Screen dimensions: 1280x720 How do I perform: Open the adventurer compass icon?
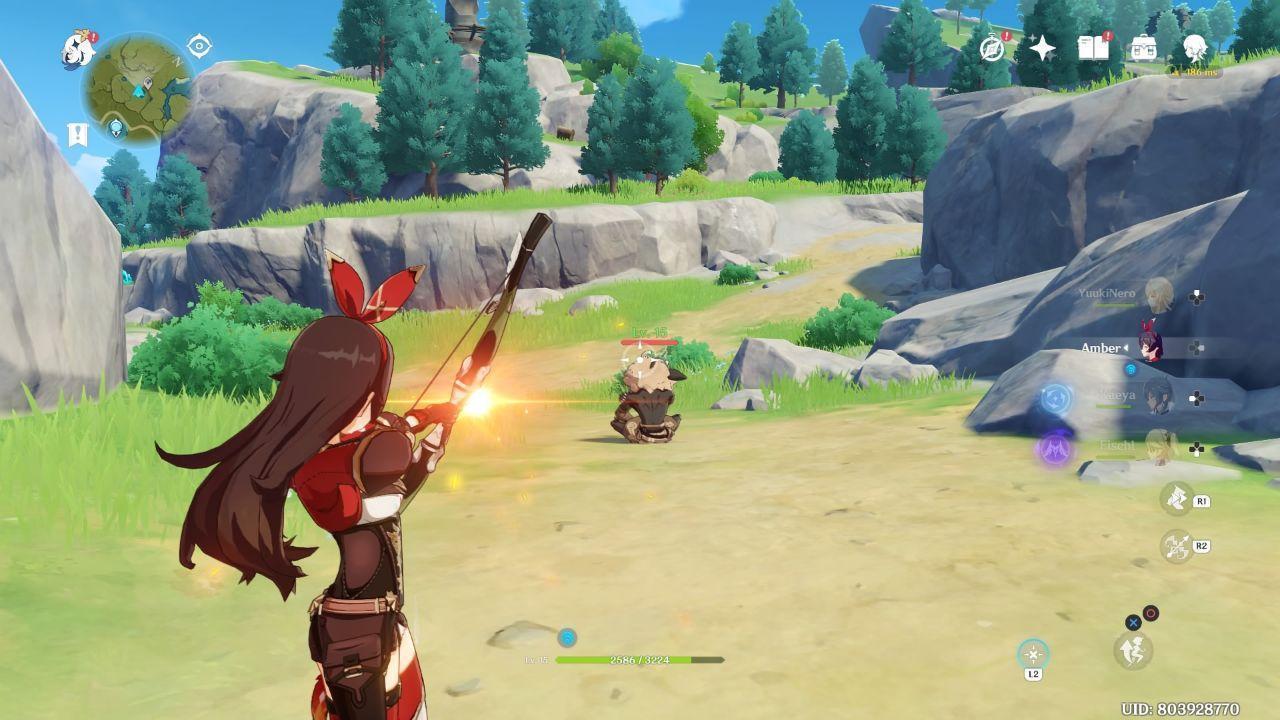pyautogui.click(x=992, y=48)
